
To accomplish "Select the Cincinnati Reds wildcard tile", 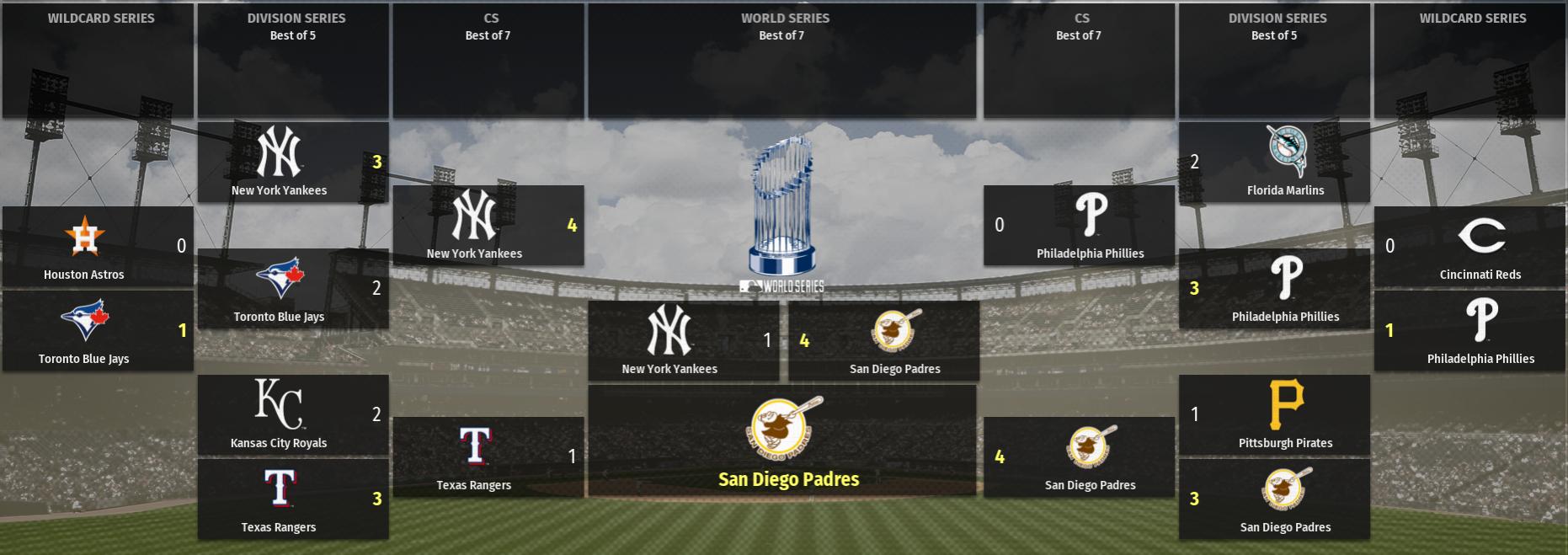I will tap(1469, 247).
